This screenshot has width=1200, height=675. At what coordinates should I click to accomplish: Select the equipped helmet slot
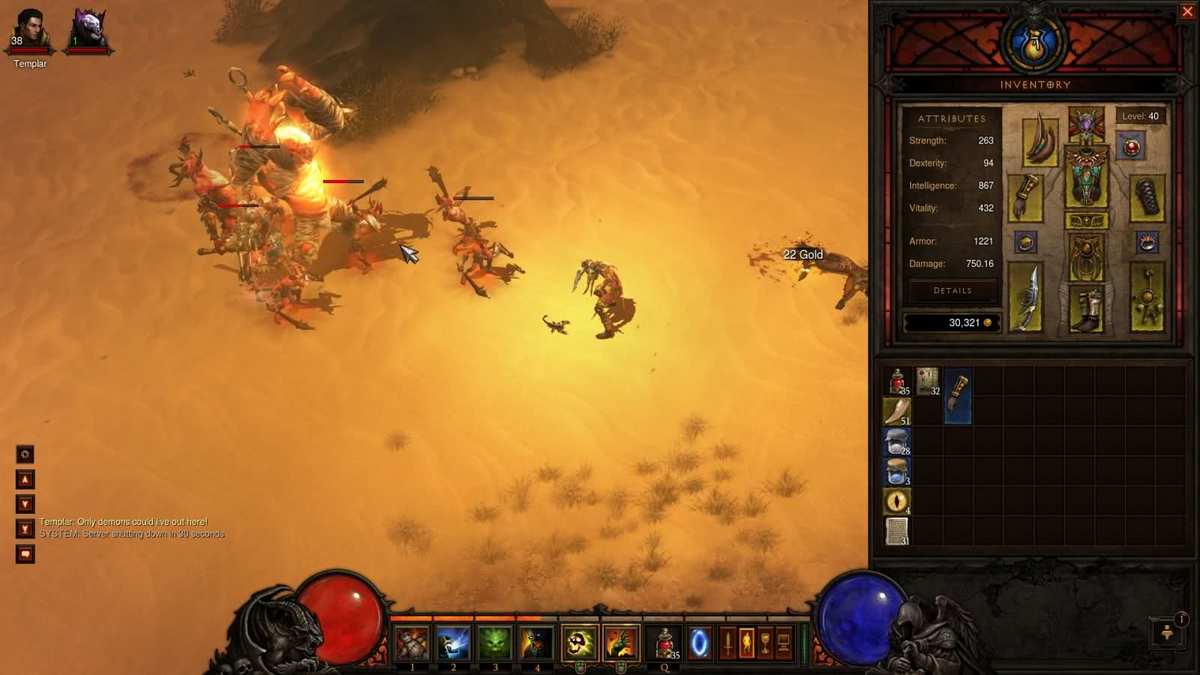[1086, 123]
